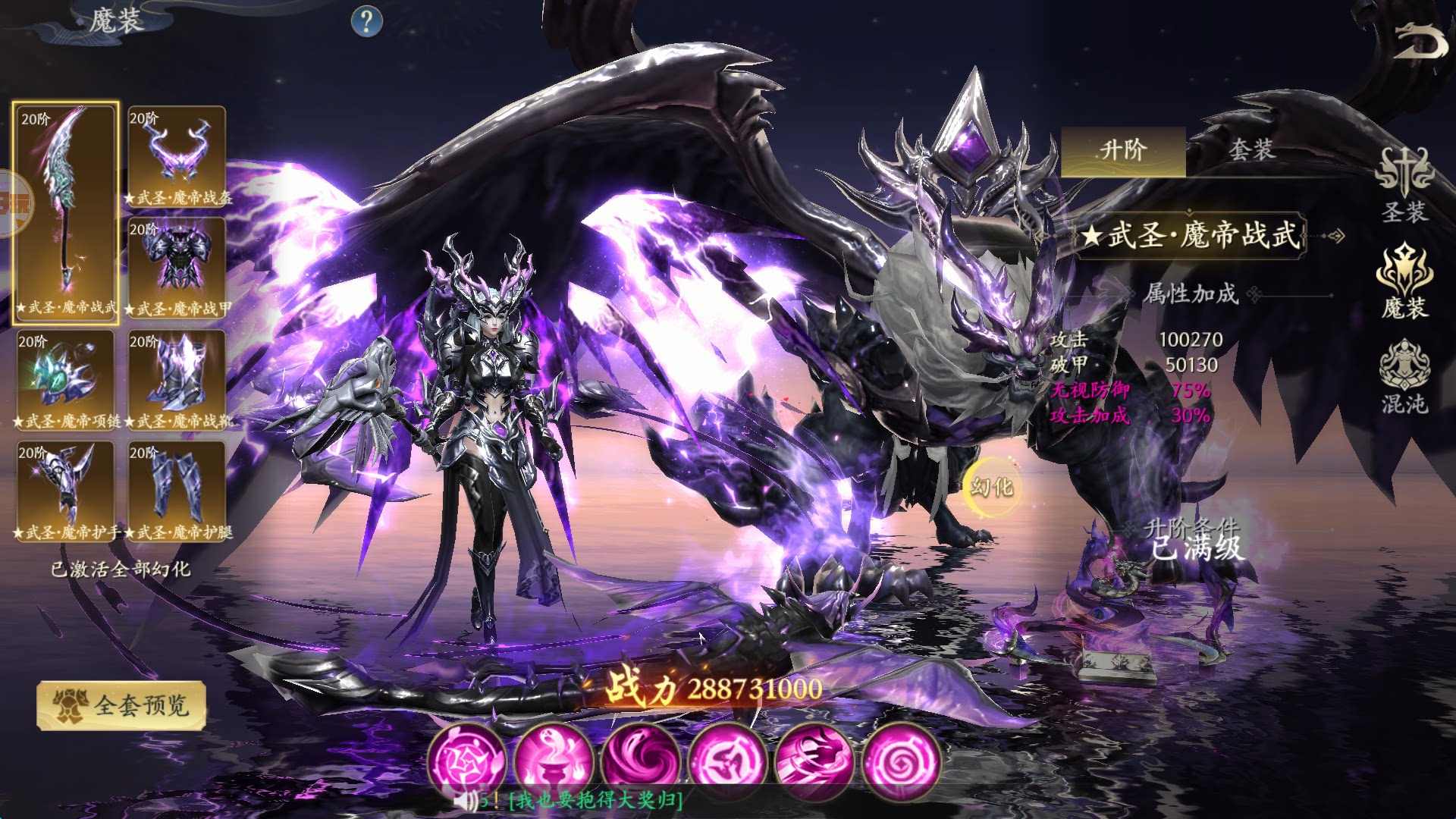Switch to the 套装 set tab
The width and height of the screenshot is (1456, 819).
1251,150
